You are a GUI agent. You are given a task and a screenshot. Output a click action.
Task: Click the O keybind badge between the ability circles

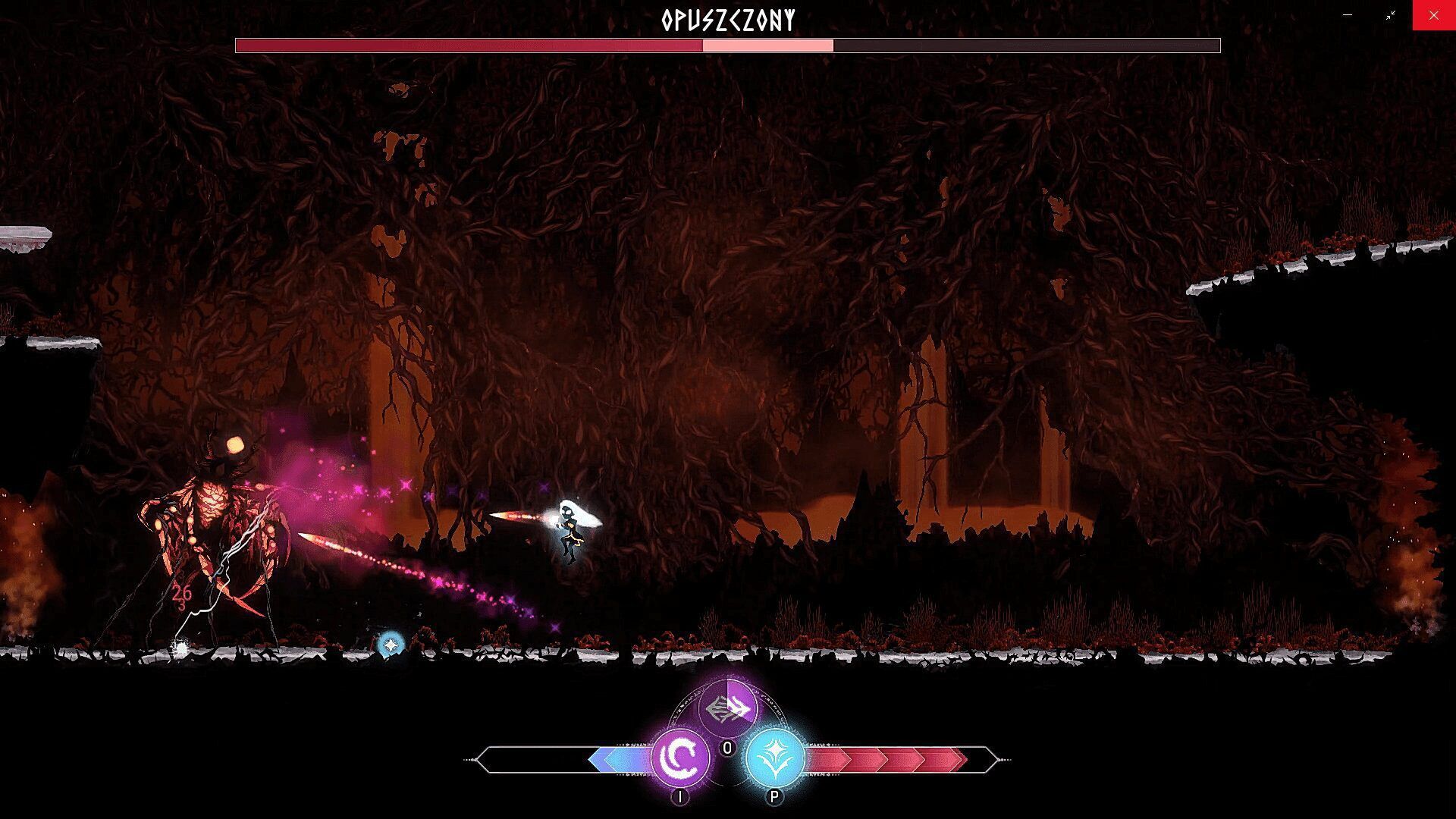click(x=727, y=747)
